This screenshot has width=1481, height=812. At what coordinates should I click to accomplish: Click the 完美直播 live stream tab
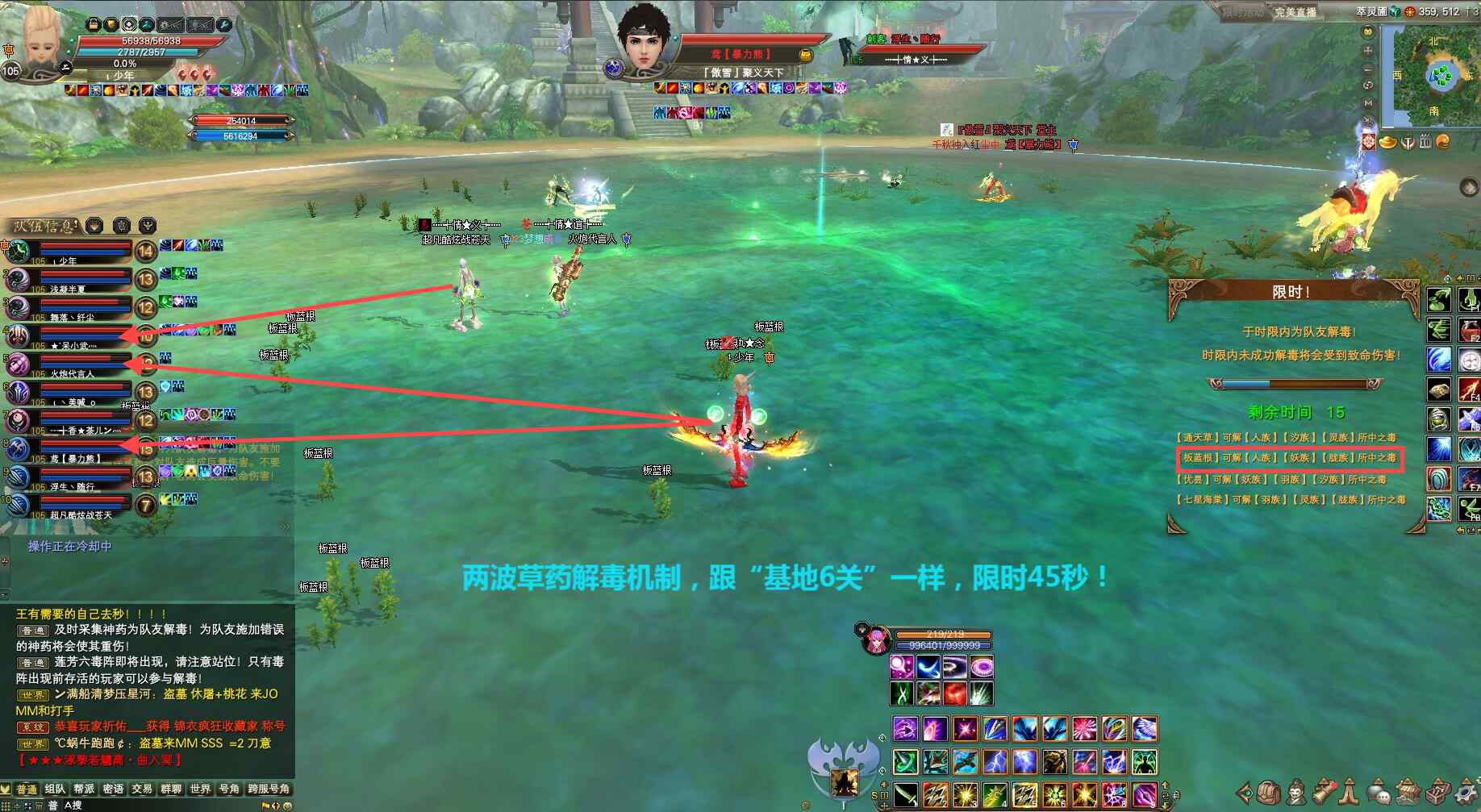pyautogui.click(x=1295, y=12)
